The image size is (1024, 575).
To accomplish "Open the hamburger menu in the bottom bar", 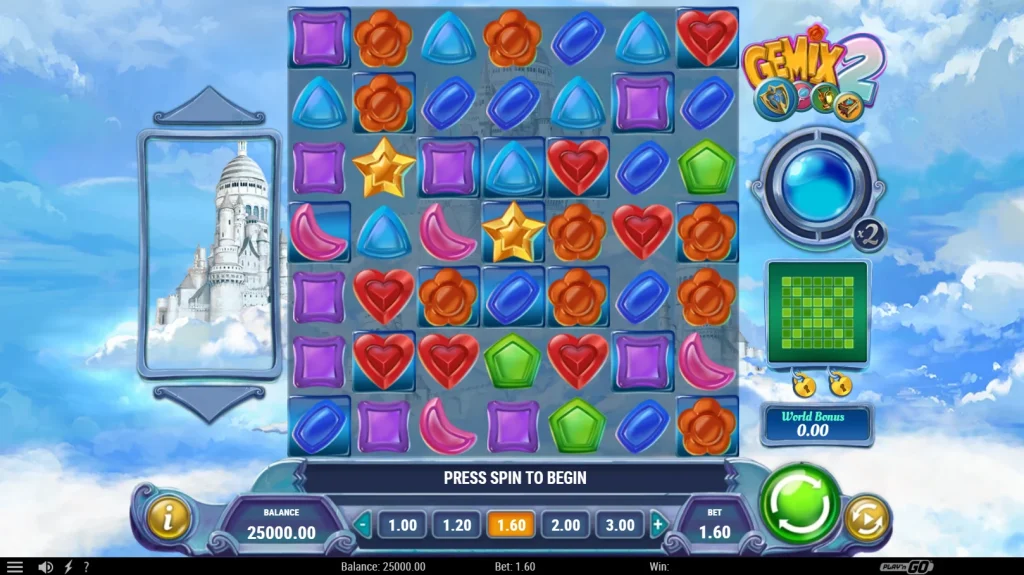I will 15,567.
